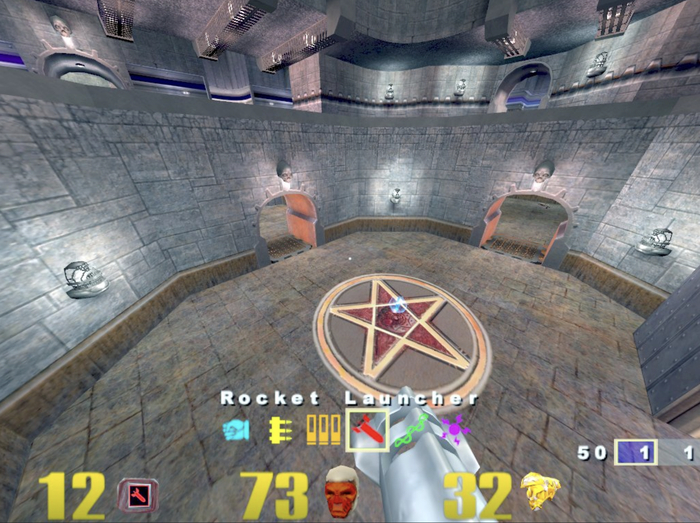Select the cyan gauntlet fist weapon icon
The image size is (700, 523).
[236, 431]
